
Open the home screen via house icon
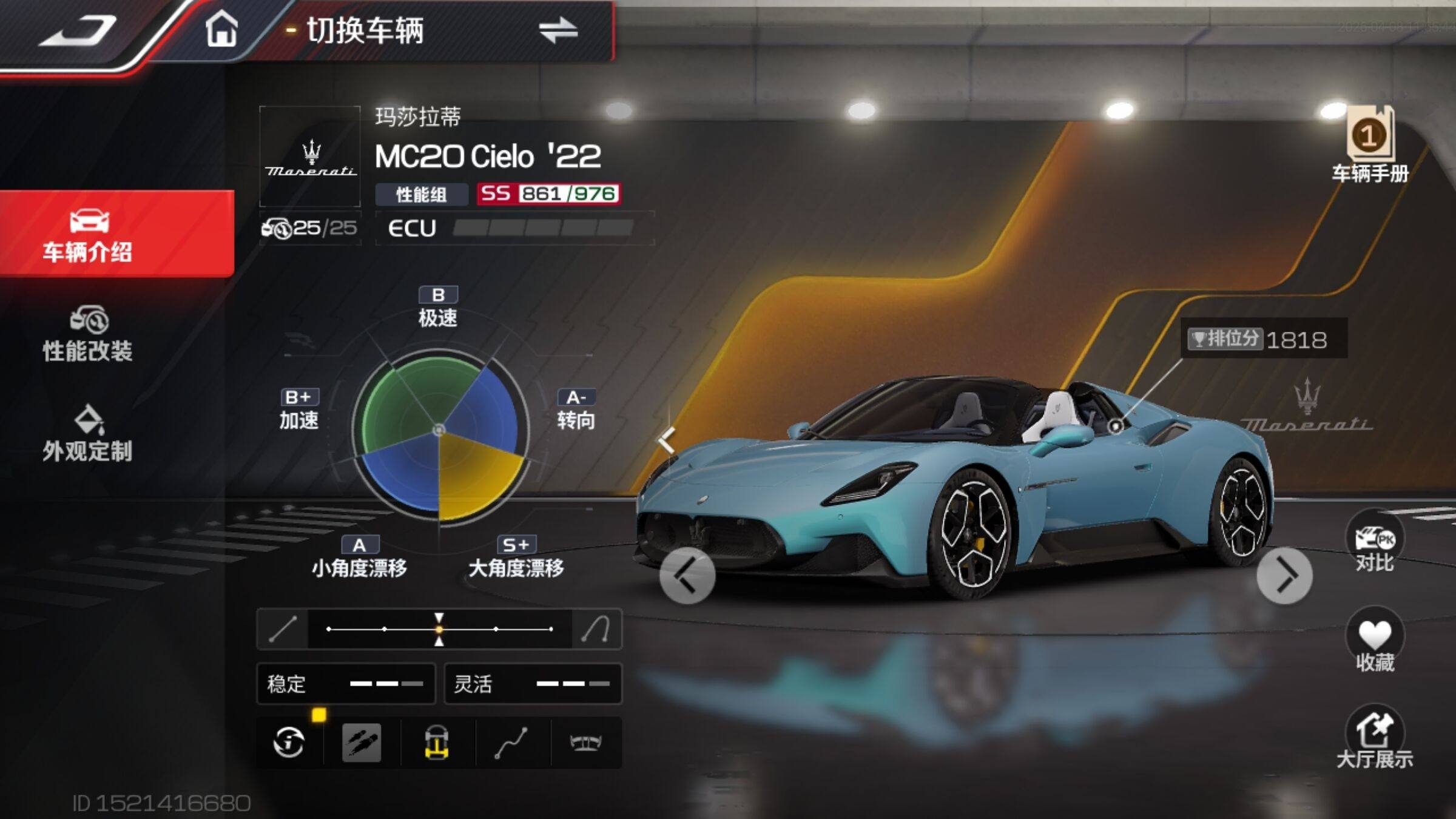(x=221, y=29)
